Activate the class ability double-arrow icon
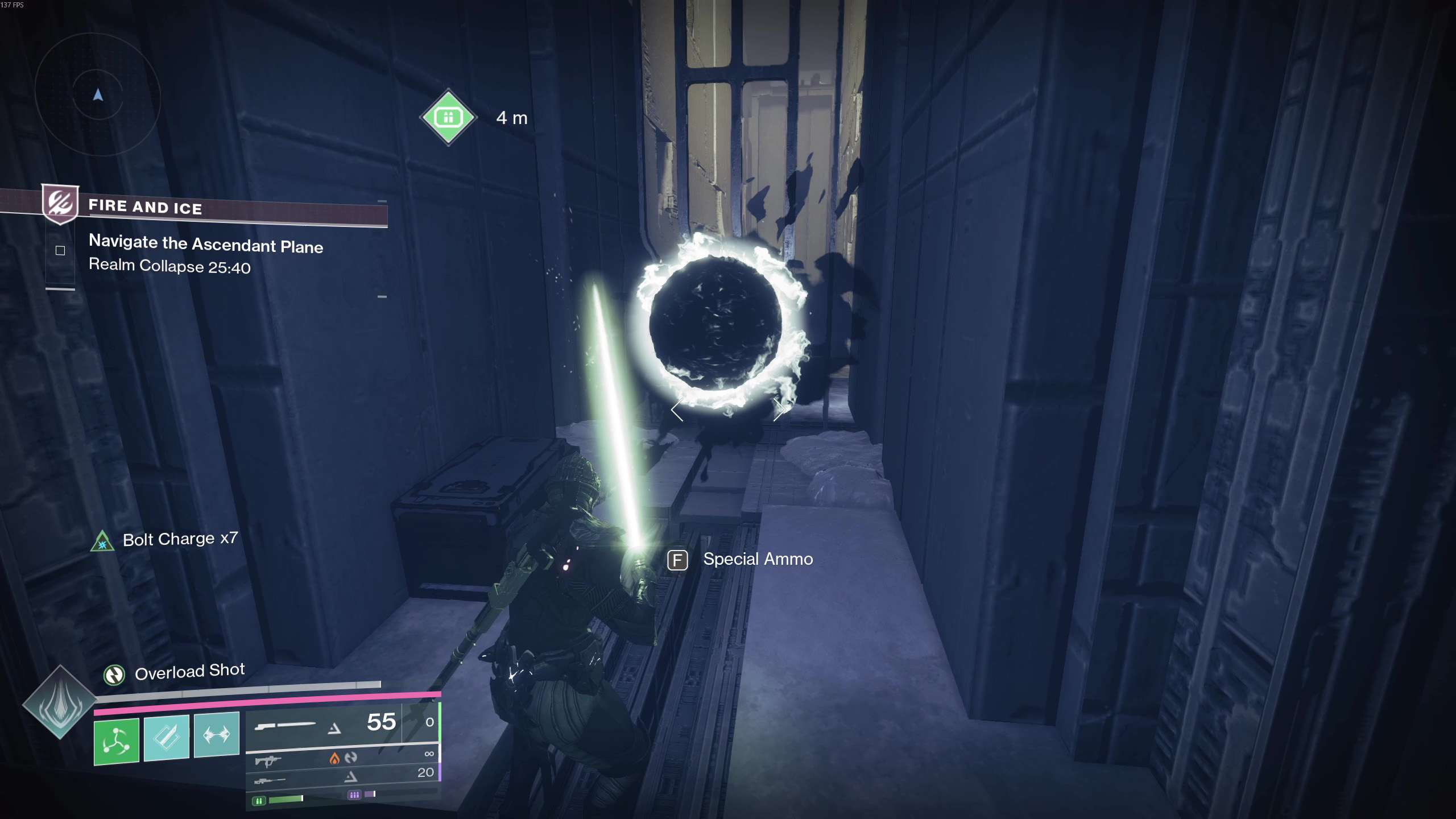This screenshot has width=1456, height=819. [217, 734]
